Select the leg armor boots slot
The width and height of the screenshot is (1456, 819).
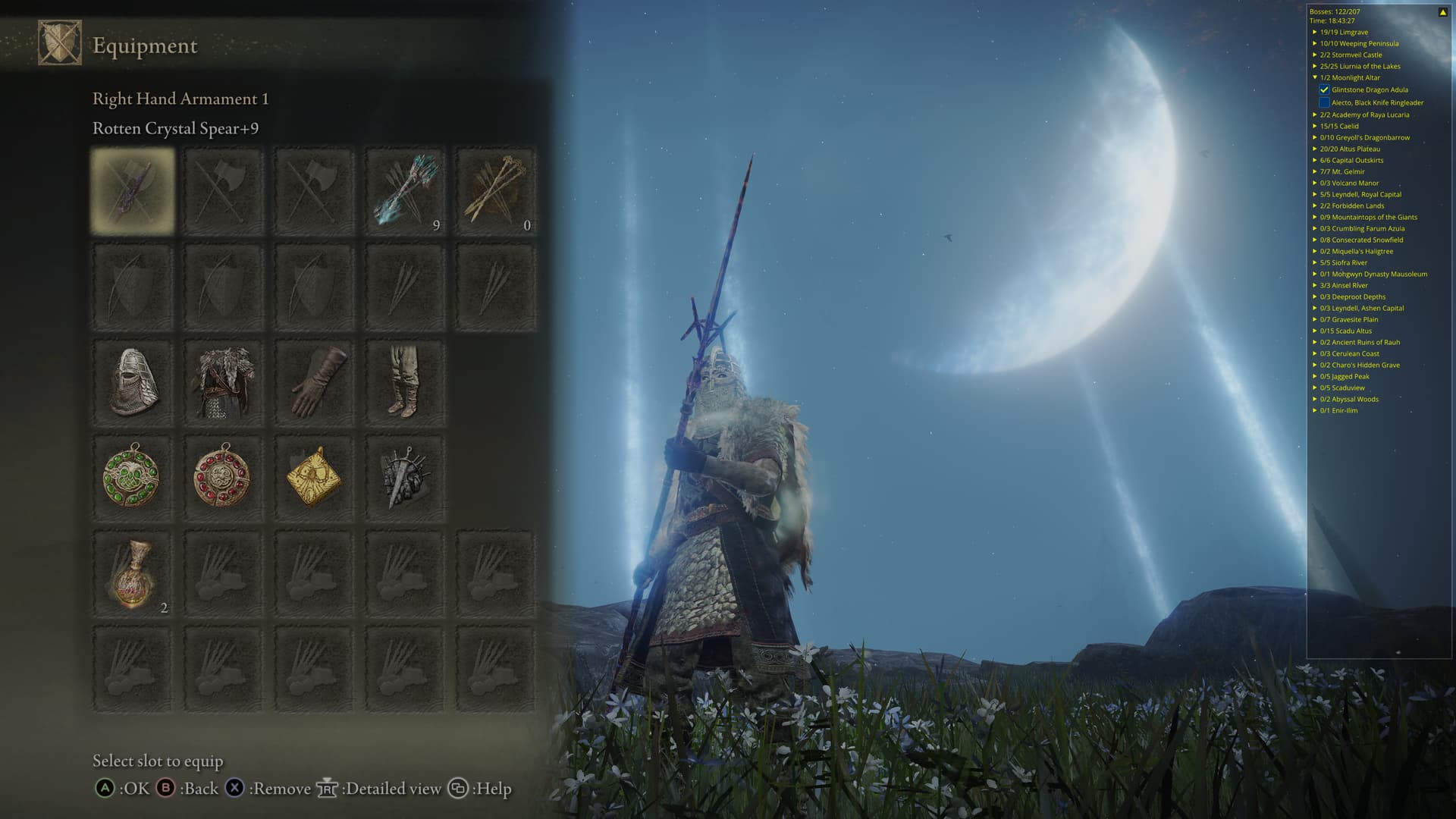pyautogui.click(x=404, y=382)
